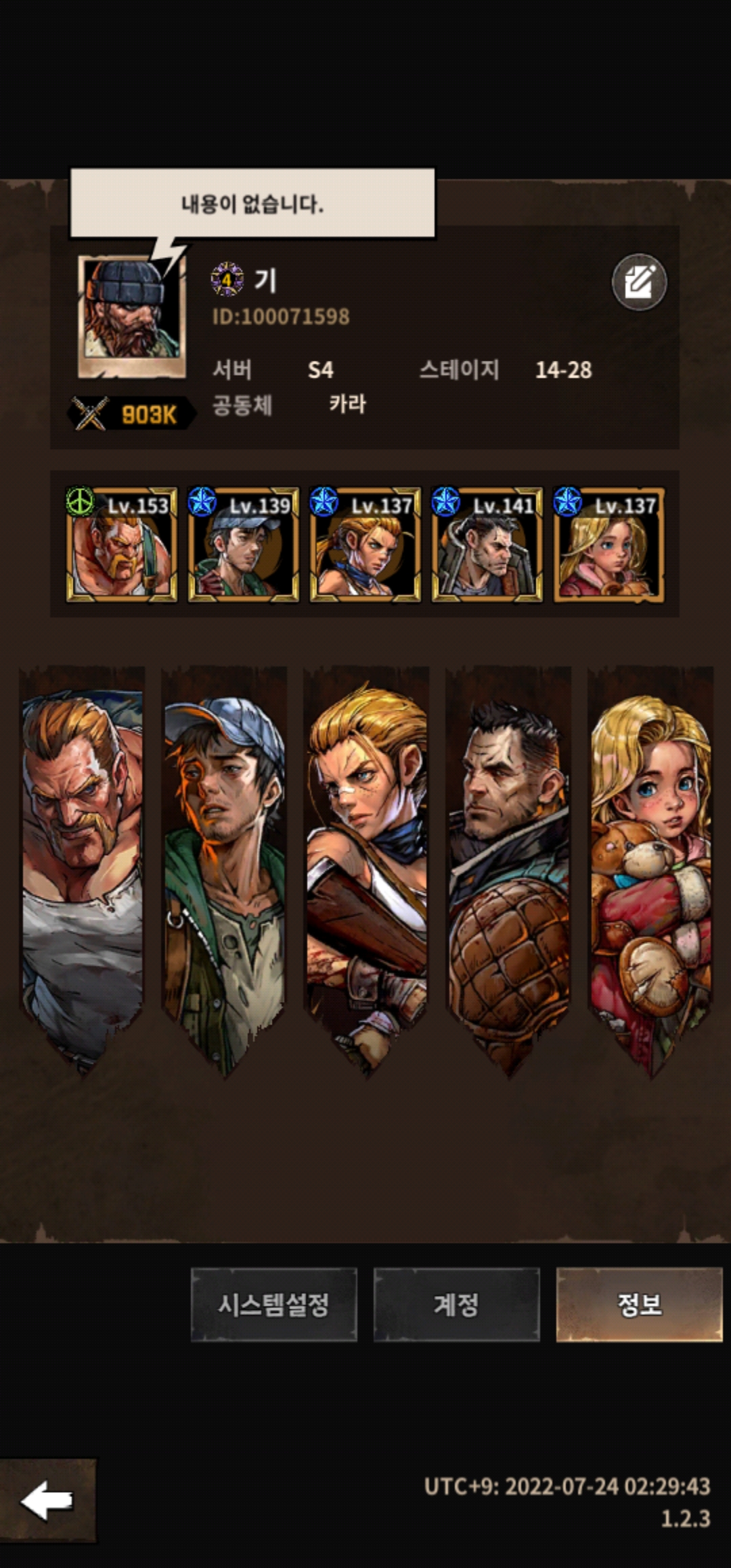
Task: Click the bearded beanie player avatar
Action: click(132, 315)
